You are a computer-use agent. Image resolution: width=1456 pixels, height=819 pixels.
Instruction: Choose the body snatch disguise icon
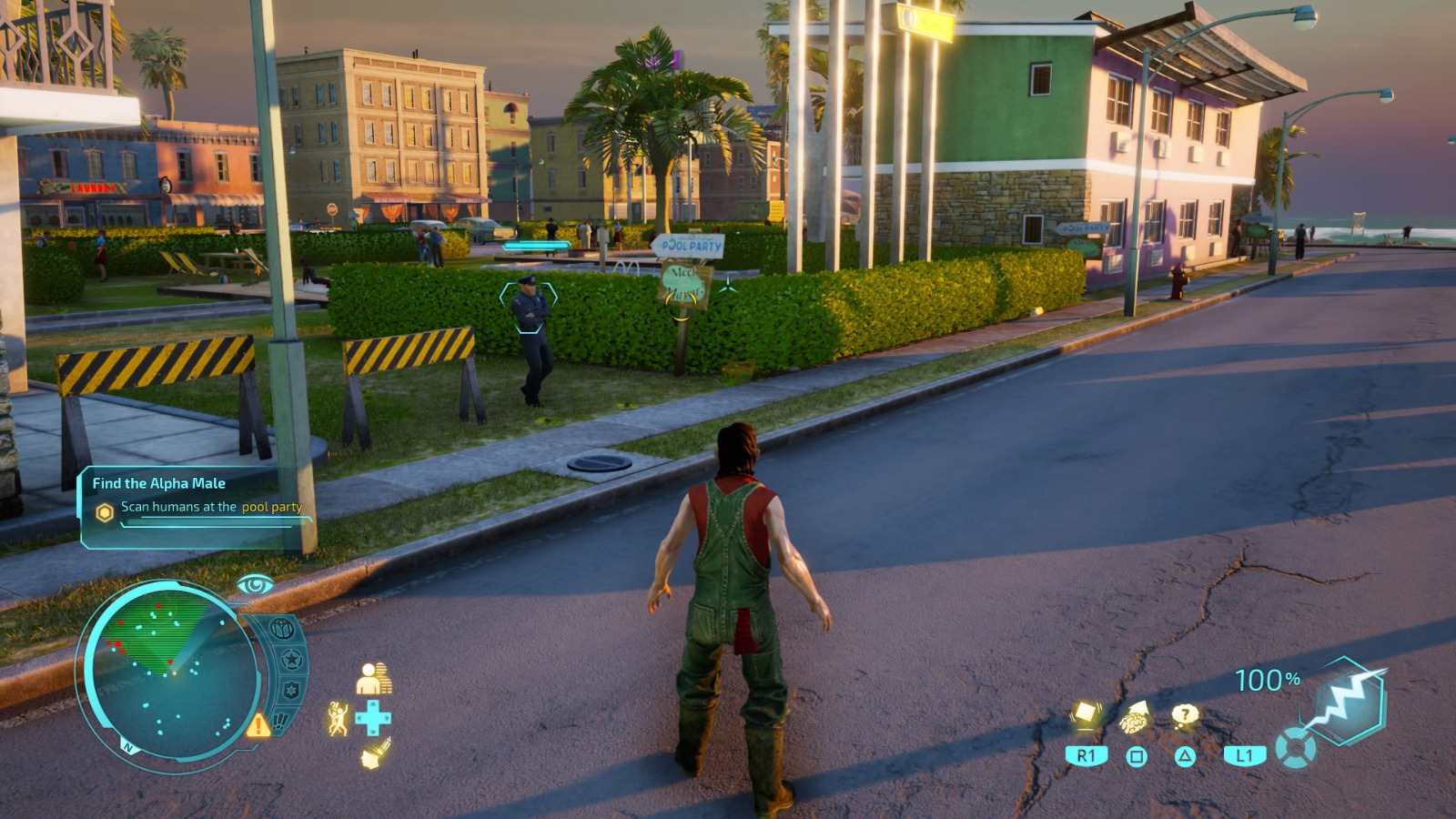tap(373, 678)
